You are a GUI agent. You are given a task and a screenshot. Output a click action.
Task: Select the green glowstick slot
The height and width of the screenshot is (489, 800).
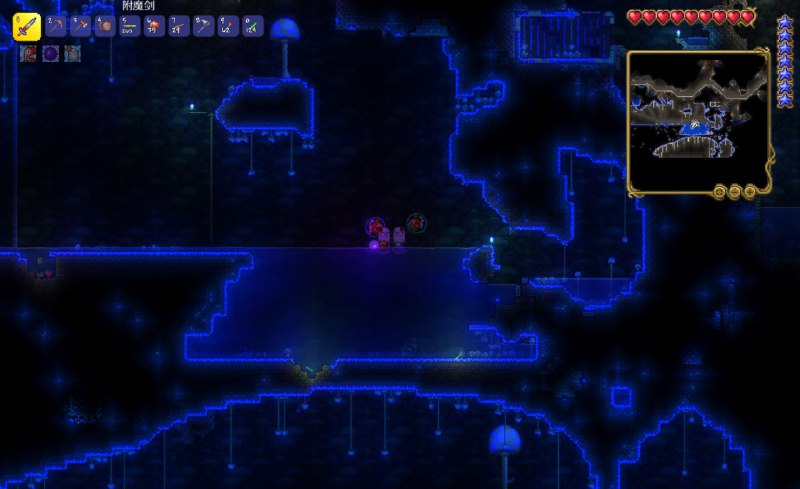[x=254, y=26]
